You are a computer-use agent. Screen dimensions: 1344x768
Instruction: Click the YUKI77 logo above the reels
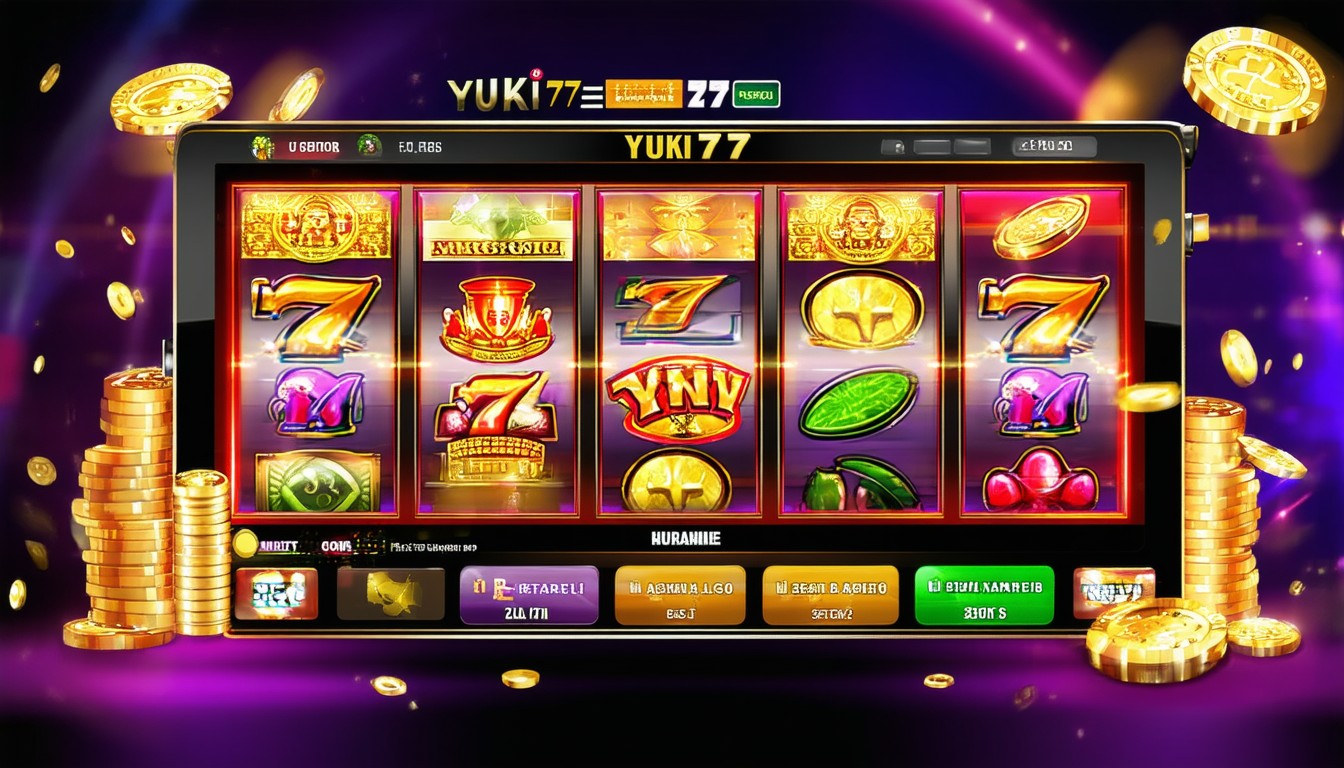tap(686, 146)
